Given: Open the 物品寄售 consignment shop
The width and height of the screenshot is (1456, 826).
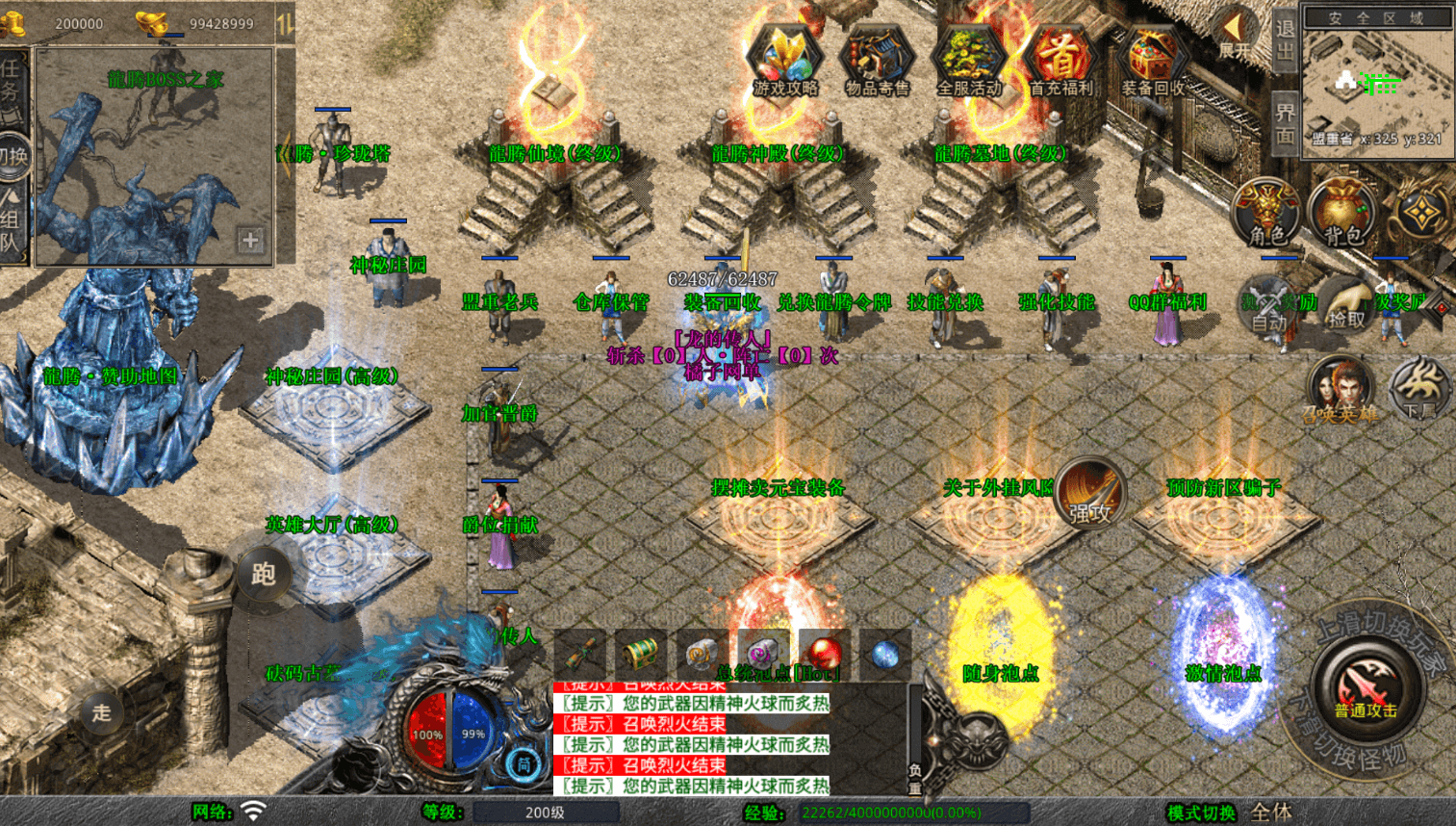Looking at the screenshot, I should [x=877, y=60].
